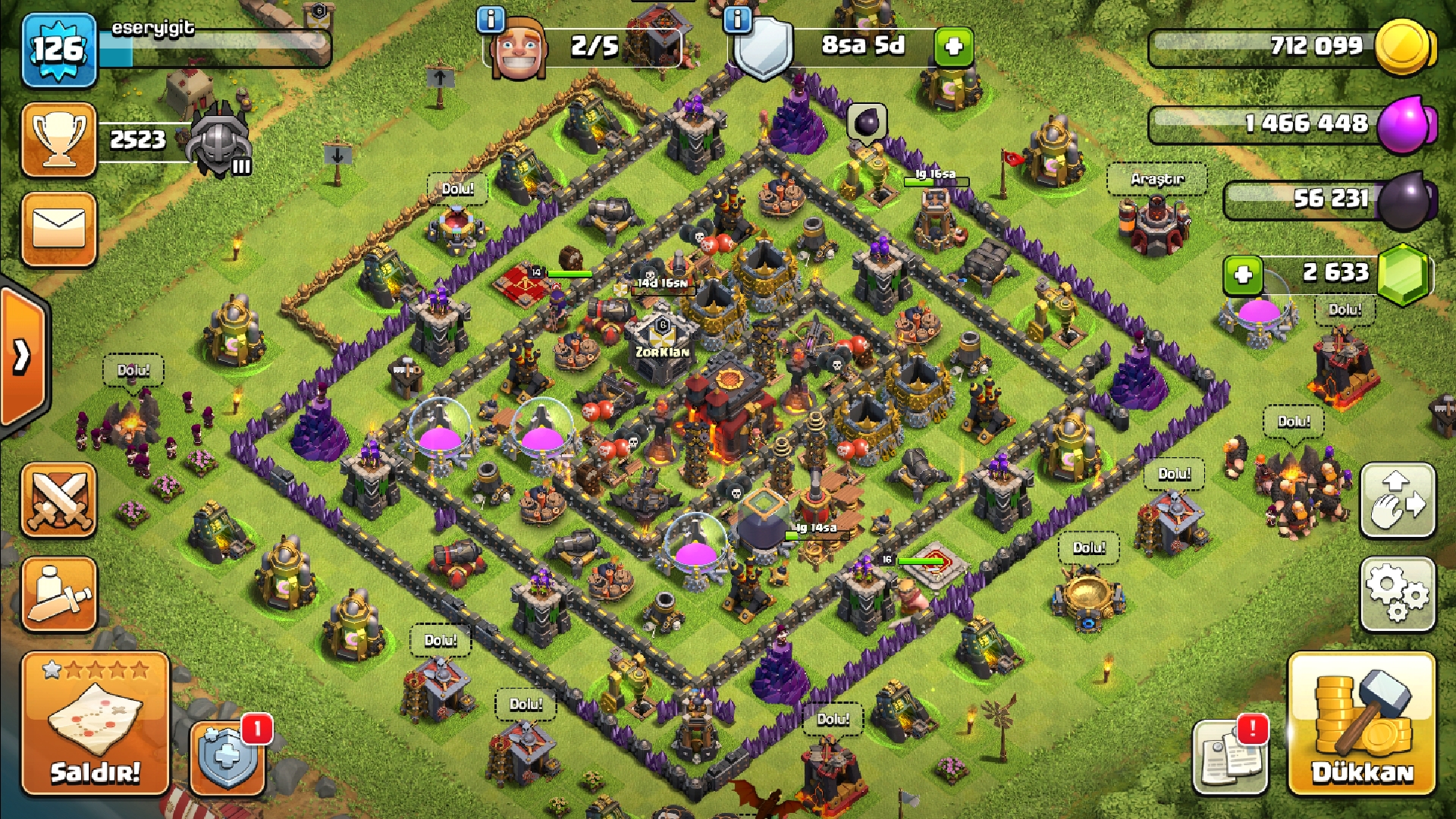Viewport: 1456px width, 819px height.
Task: Tap the Araştır laboratory research bubble
Action: click(x=1156, y=180)
